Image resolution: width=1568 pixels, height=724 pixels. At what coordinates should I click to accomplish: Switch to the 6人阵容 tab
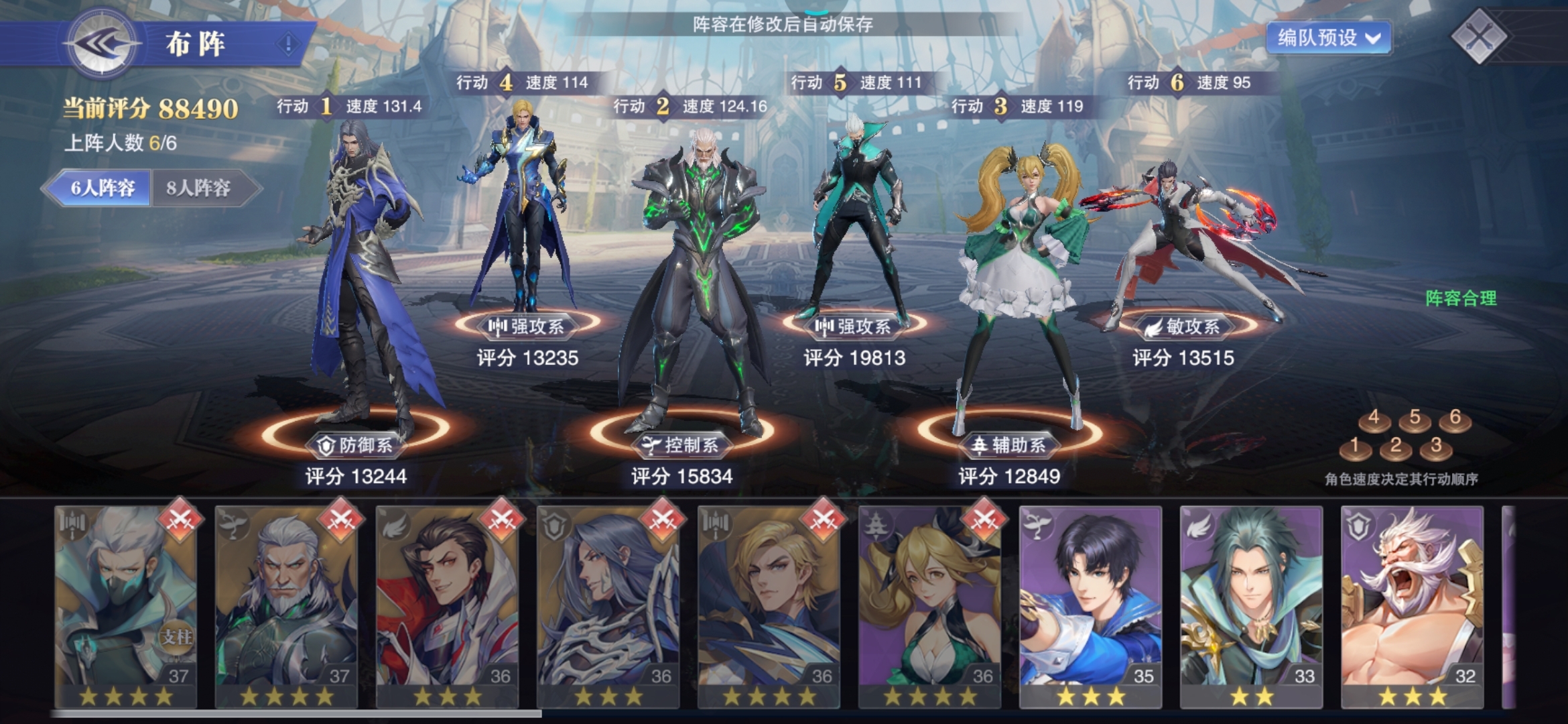click(x=102, y=188)
